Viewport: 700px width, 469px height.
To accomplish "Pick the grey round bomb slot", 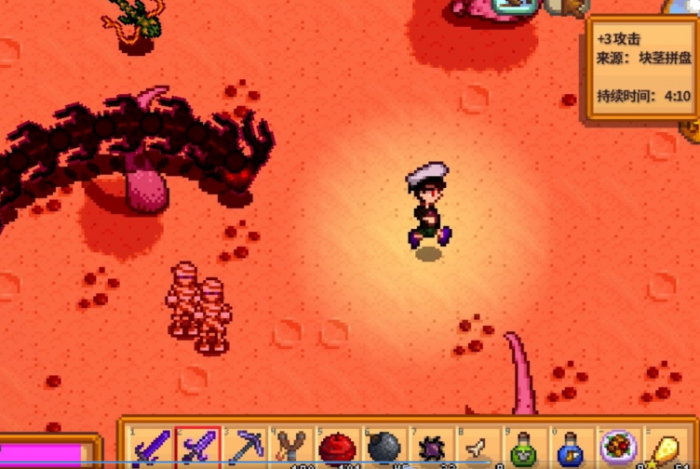I will click(x=385, y=447).
